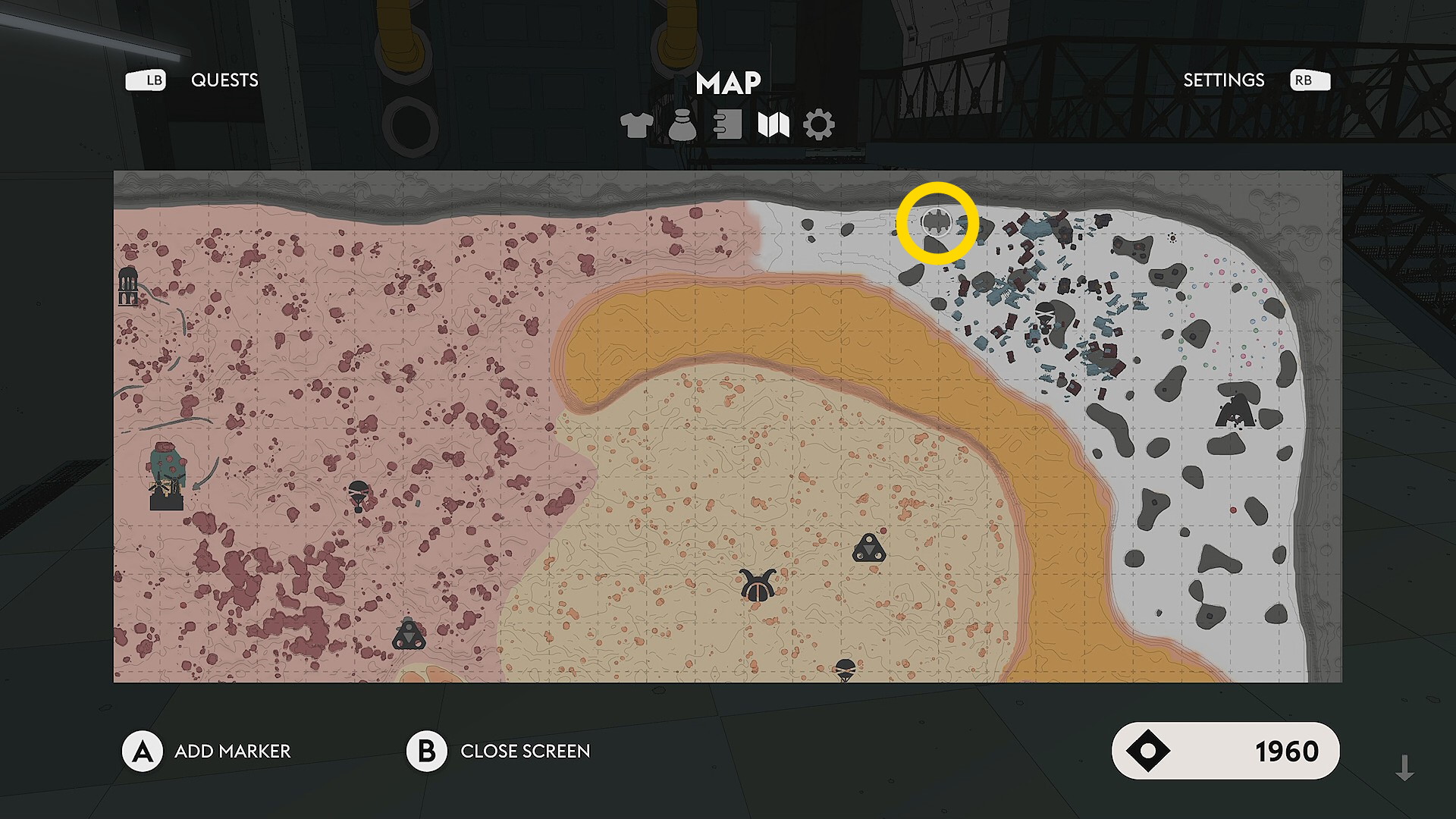
Task: Select the columned building map marker
Action: pos(128,286)
